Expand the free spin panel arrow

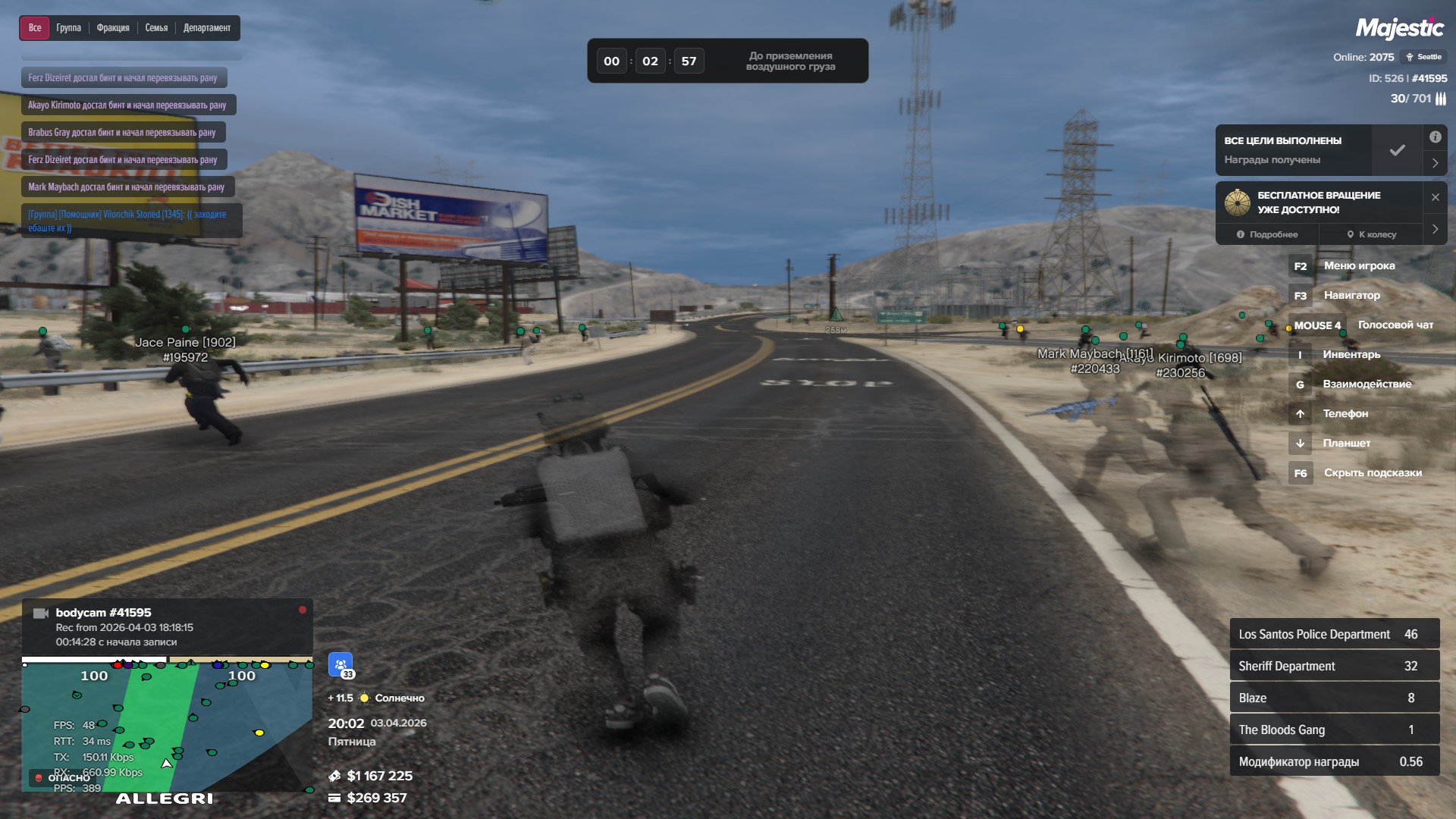(1435, 229)
